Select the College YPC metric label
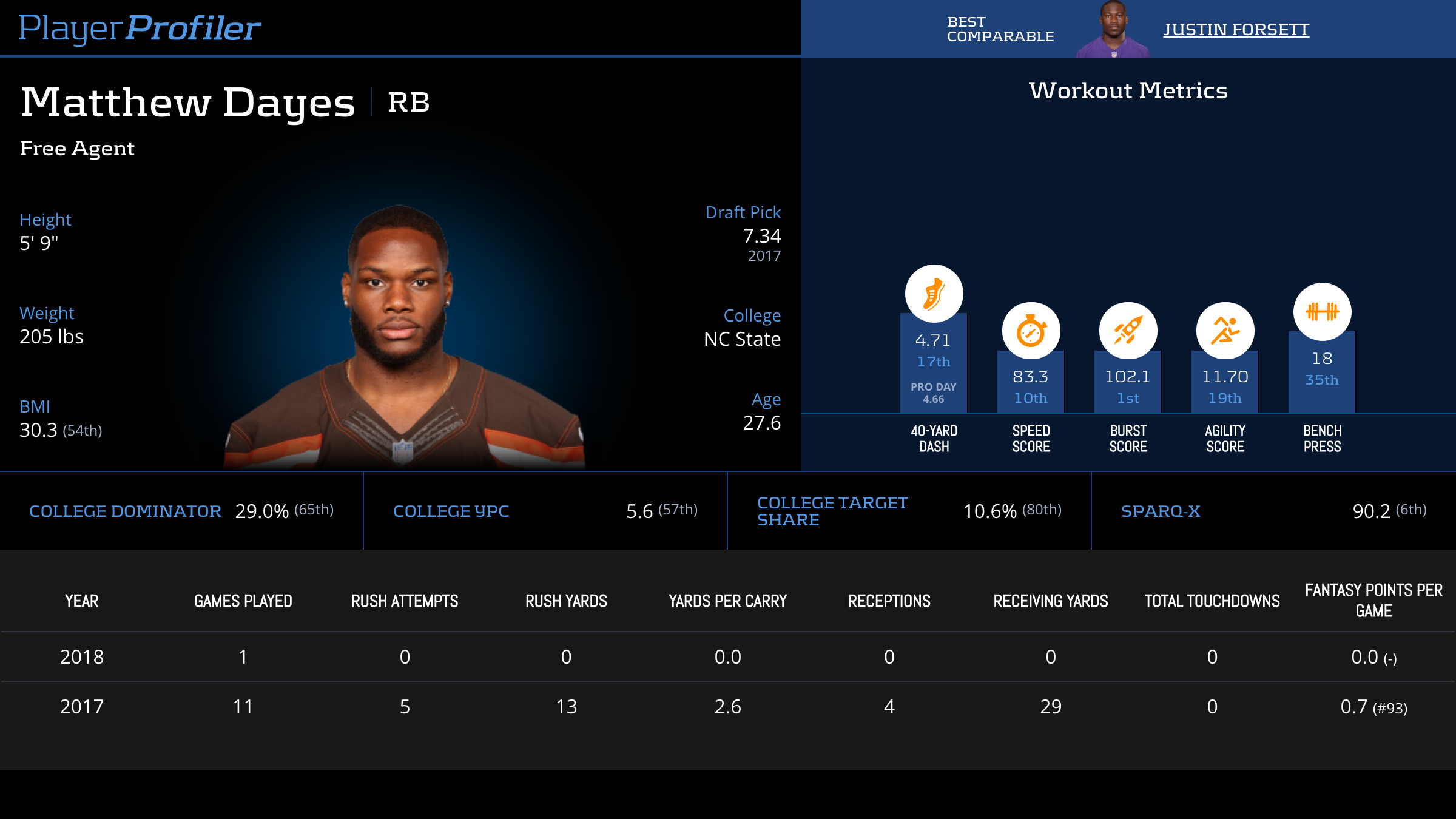 coord(451,511)
